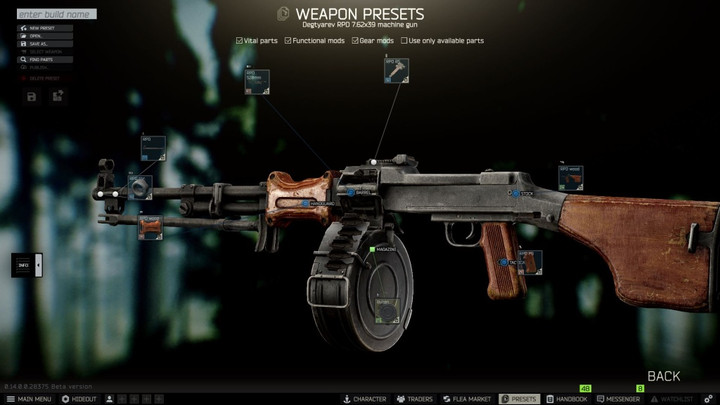
Task: Return to the Main Menu
Action: pyautogui.click(x=28, y=399)
